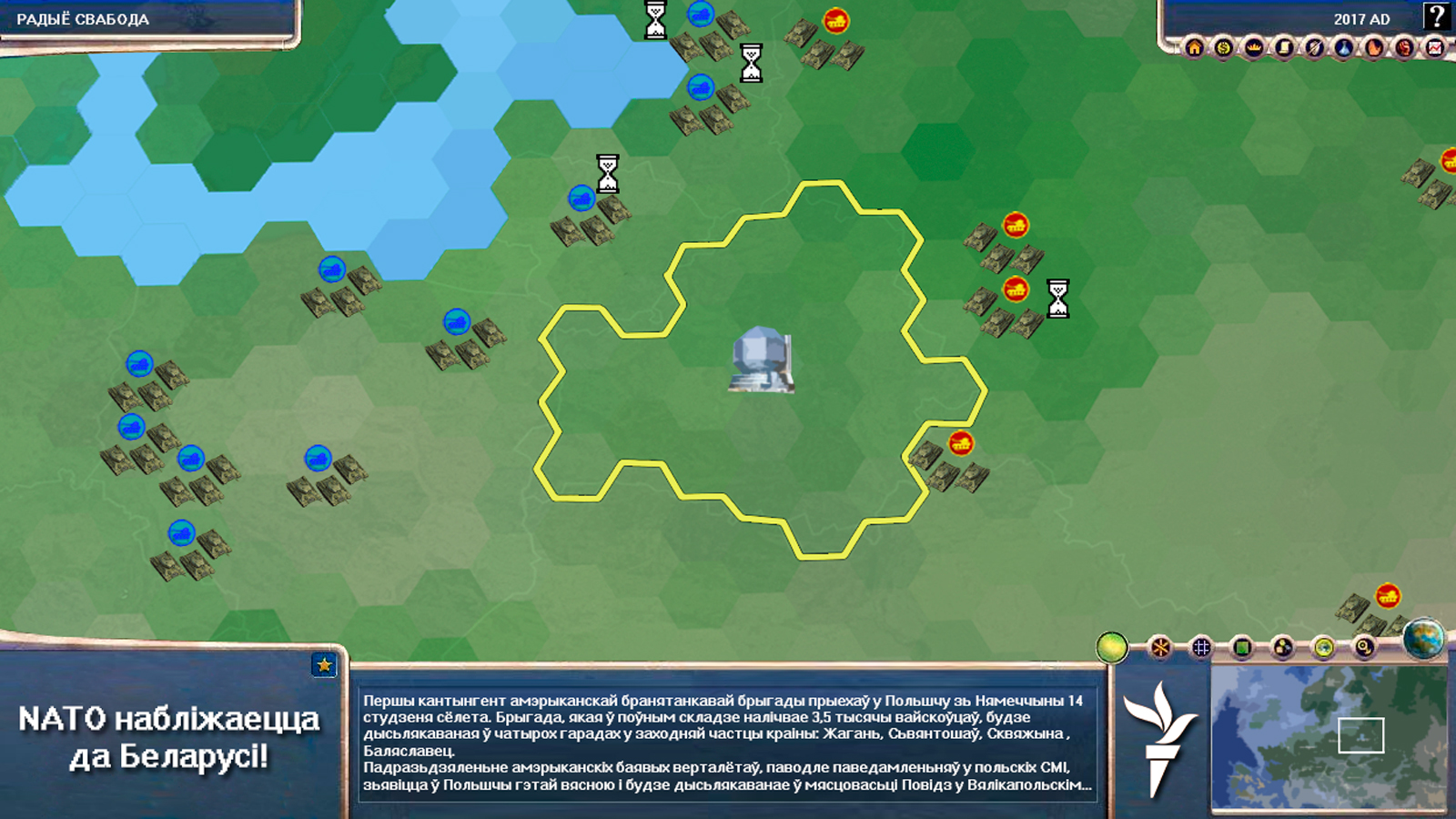This screenshot has height=819, width=1456.
Task: Open the scroll advisor icon
Action: (1284, 47)
